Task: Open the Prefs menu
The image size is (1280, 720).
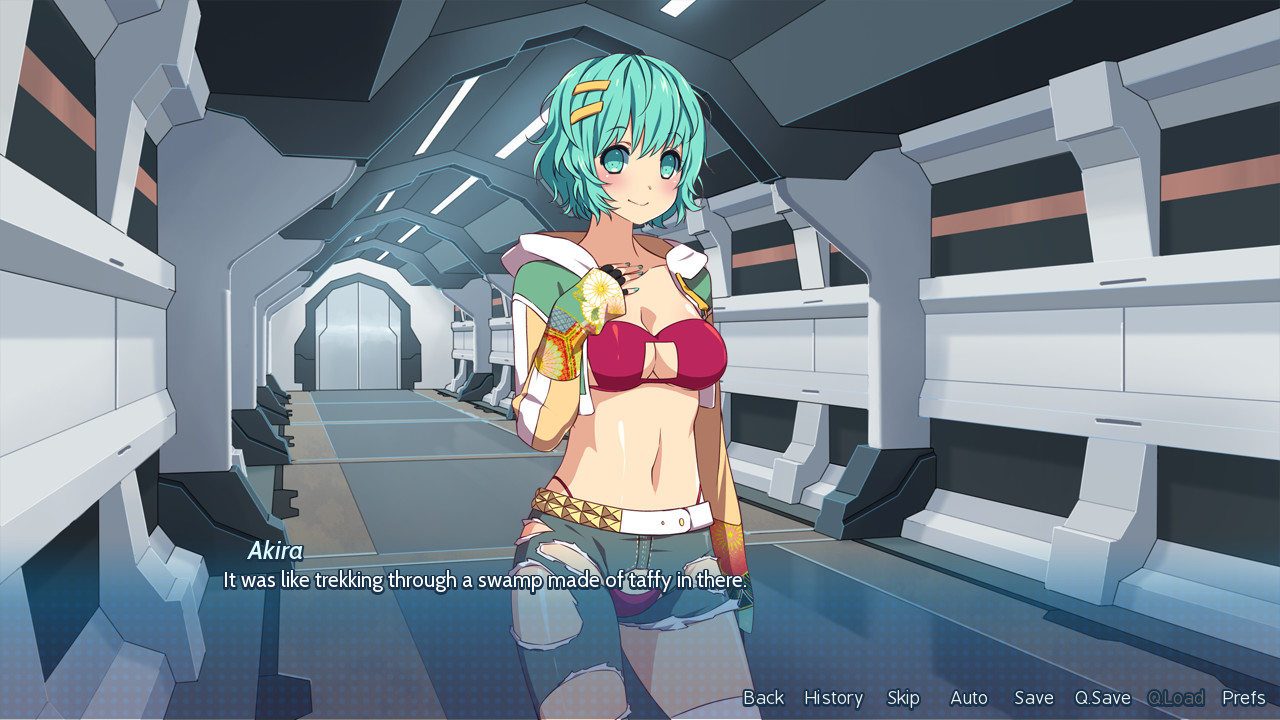Action: (x=1243, y=698)
